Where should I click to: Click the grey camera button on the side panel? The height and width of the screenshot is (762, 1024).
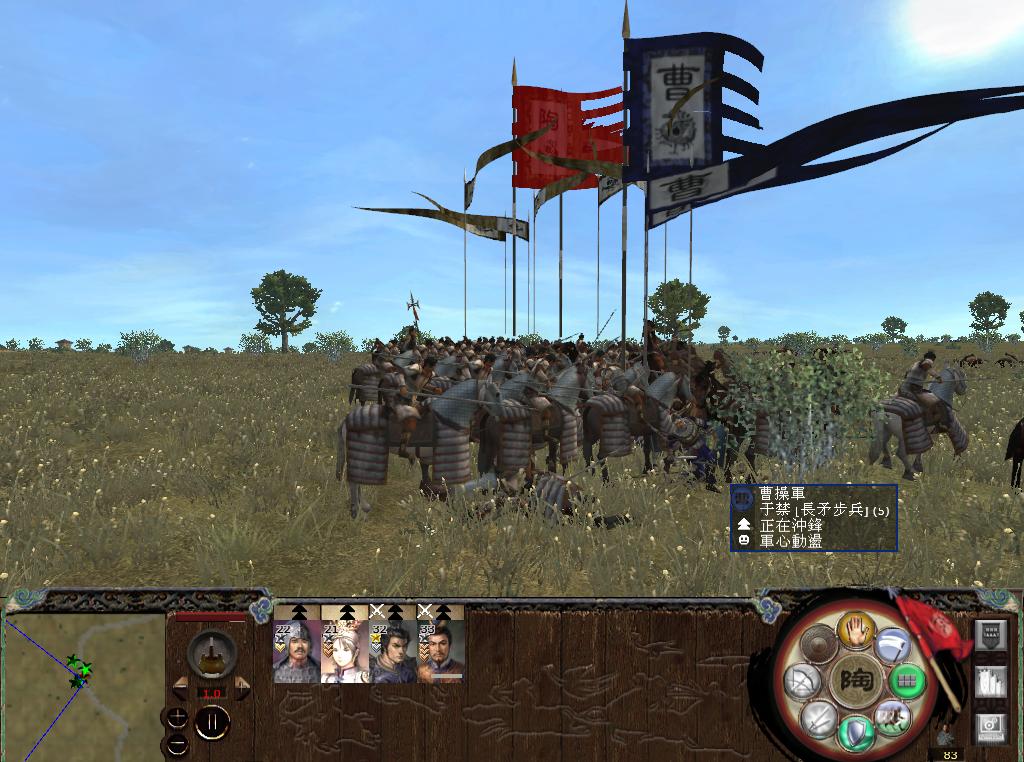click(989, 726)
